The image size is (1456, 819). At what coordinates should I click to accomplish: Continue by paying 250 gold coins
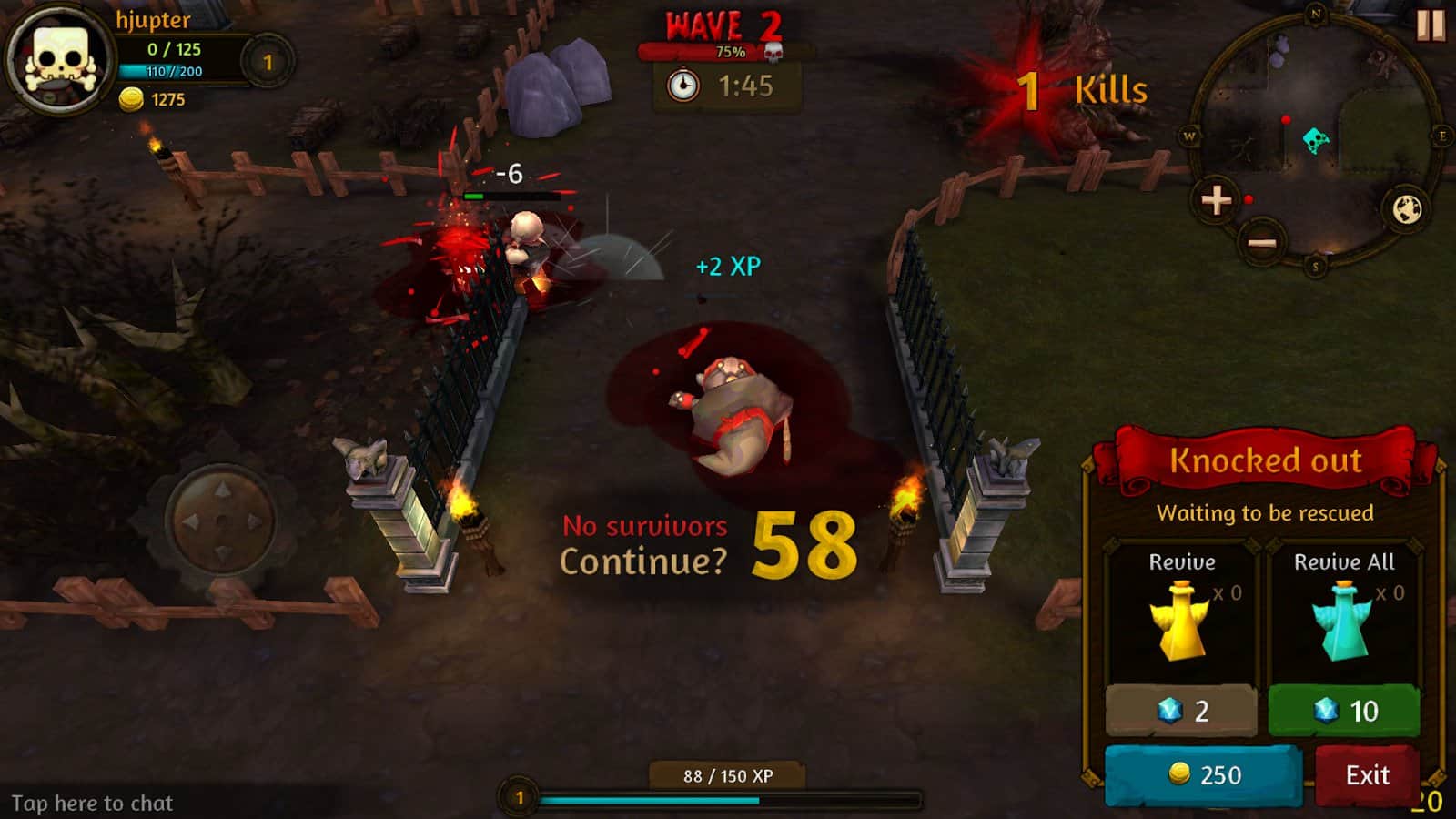(x=1203, y=775)
